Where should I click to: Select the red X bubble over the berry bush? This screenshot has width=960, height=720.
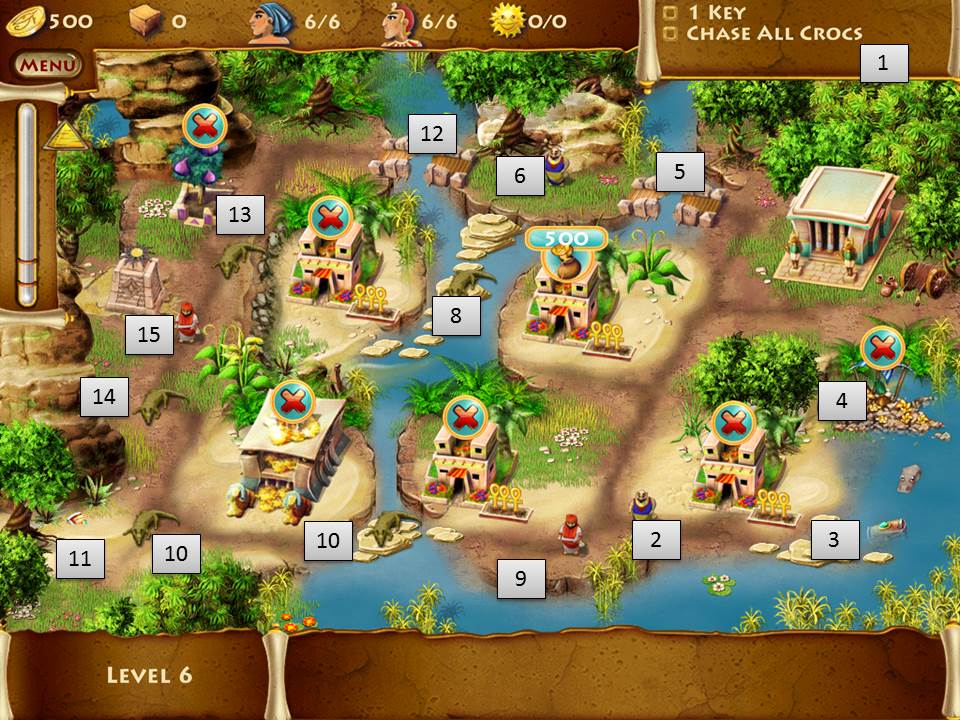click(x=204, y=126)
